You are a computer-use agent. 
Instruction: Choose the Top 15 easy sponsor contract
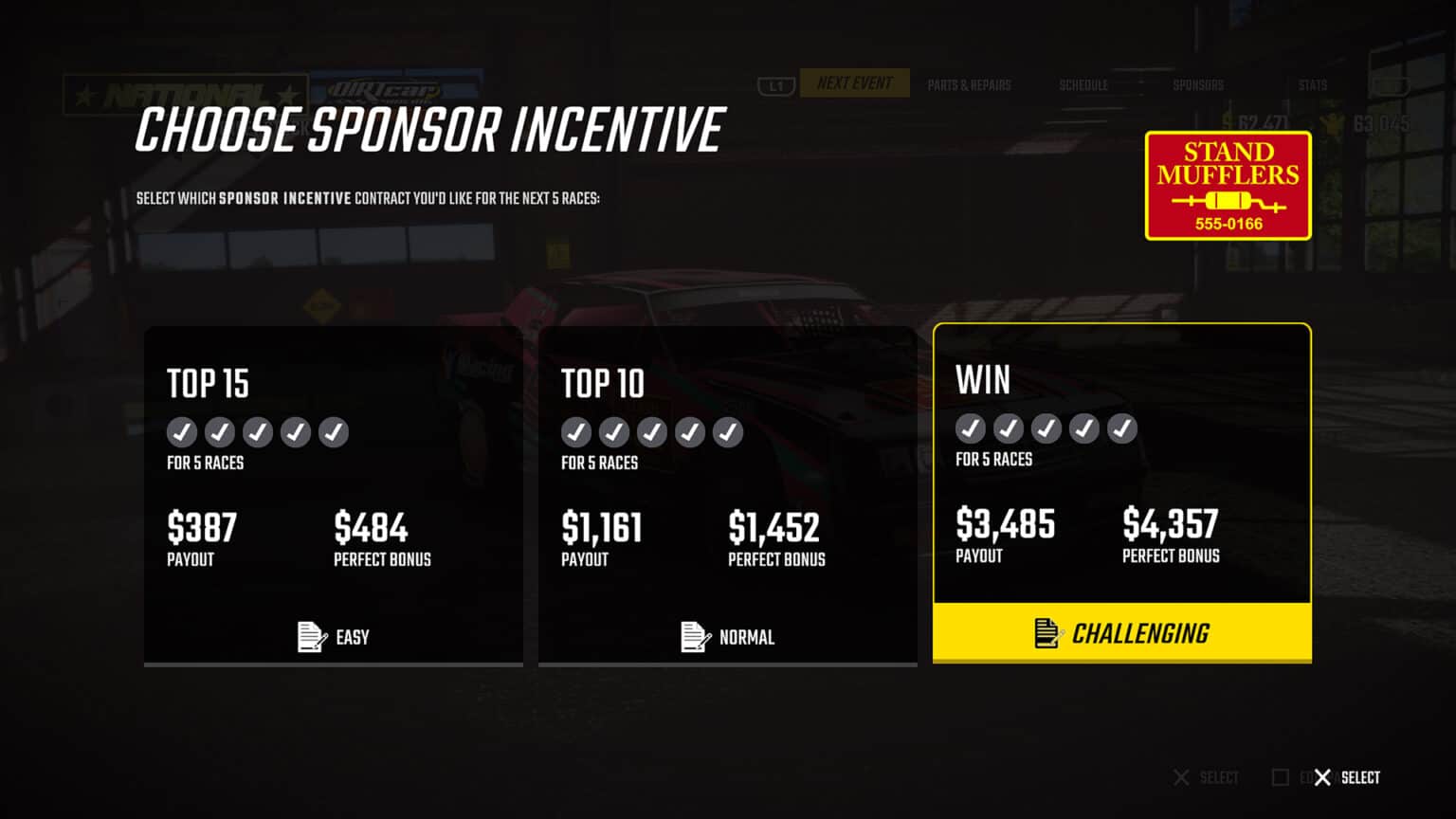(333, 496)
